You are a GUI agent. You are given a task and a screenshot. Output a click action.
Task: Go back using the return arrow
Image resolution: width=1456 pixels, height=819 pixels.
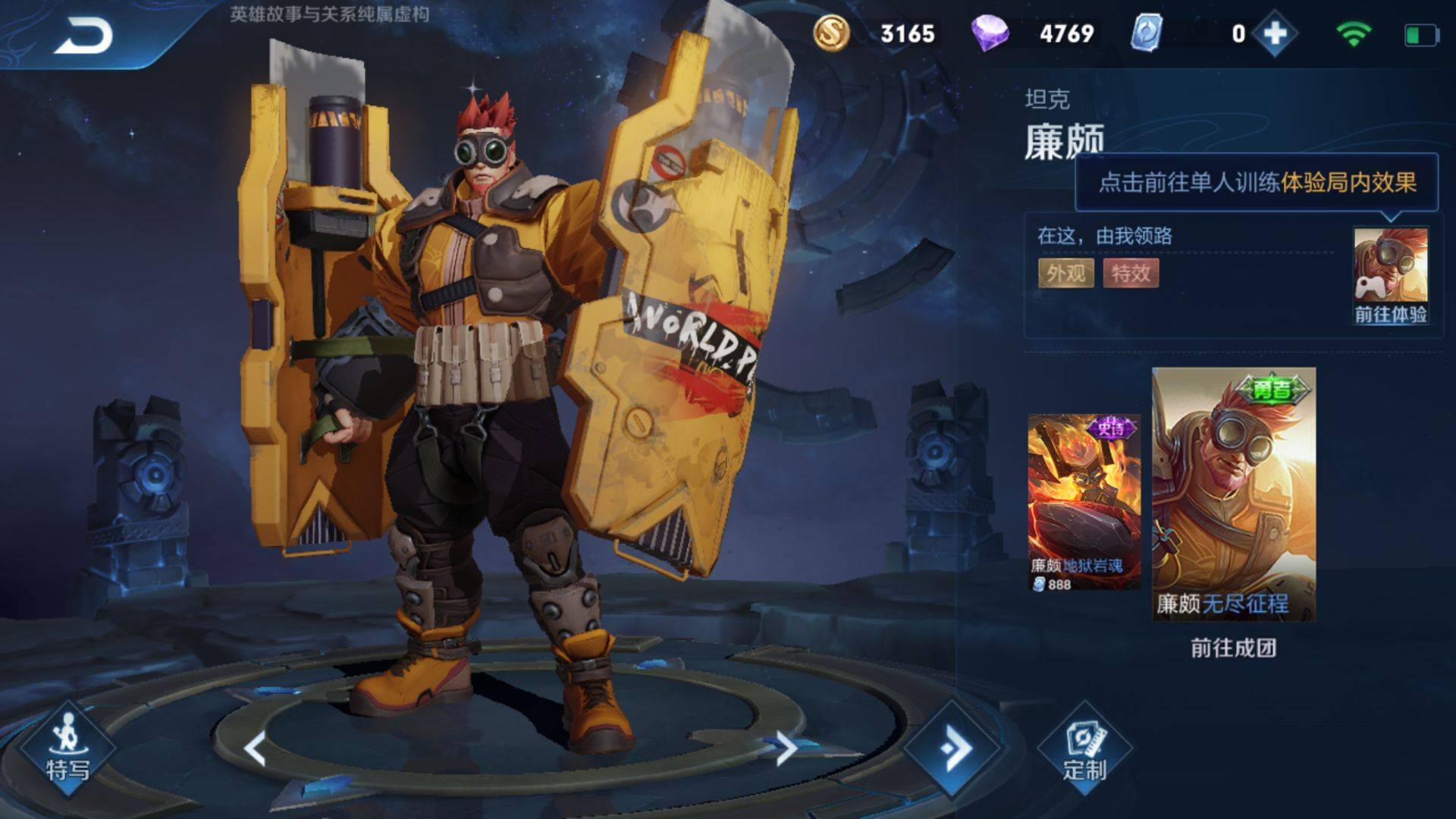83,36
